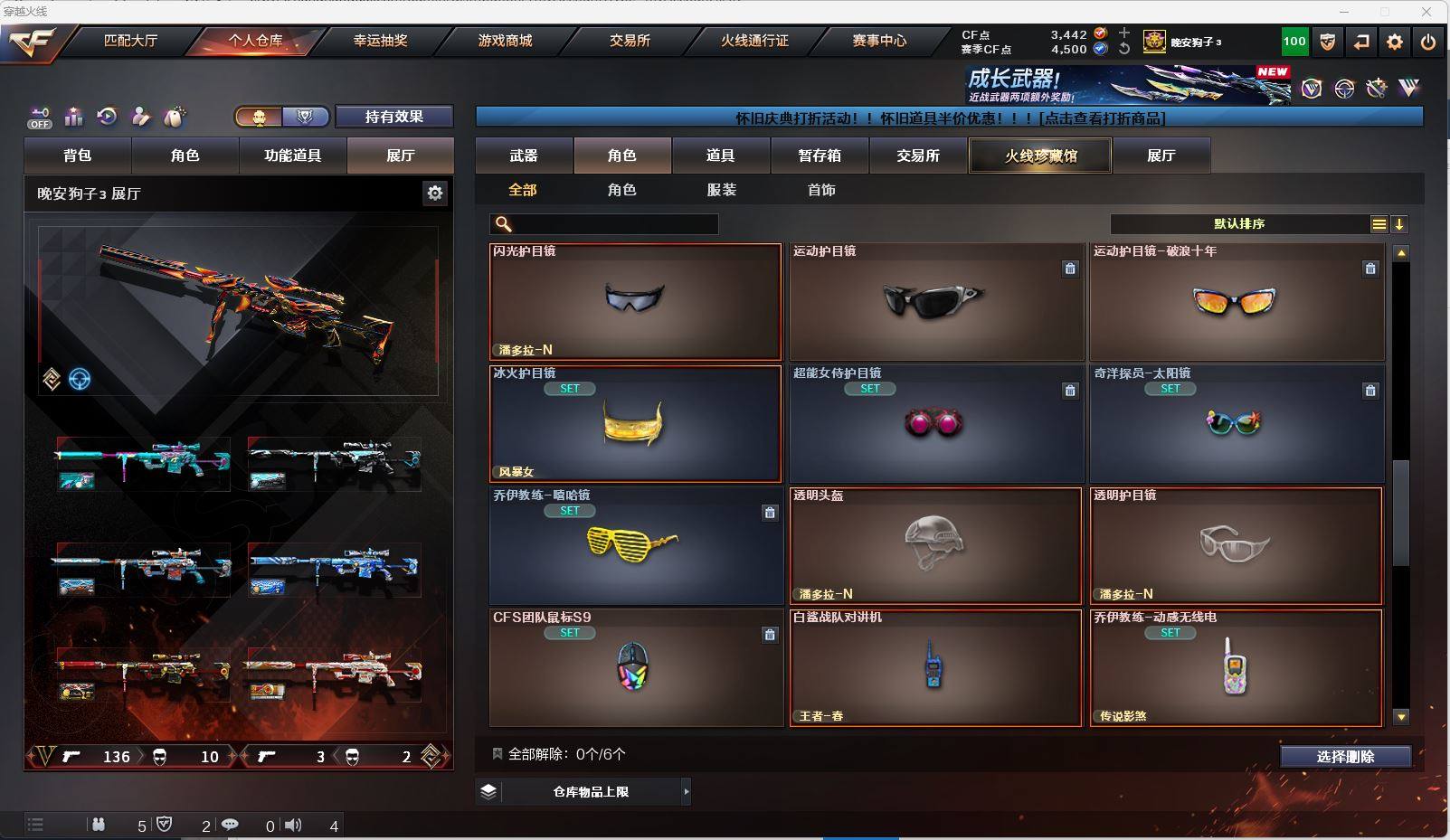Viewport: 1450px width, 840px height.
Task: Close the game window
Action: pyautogui.click(x=1427, y=12)
